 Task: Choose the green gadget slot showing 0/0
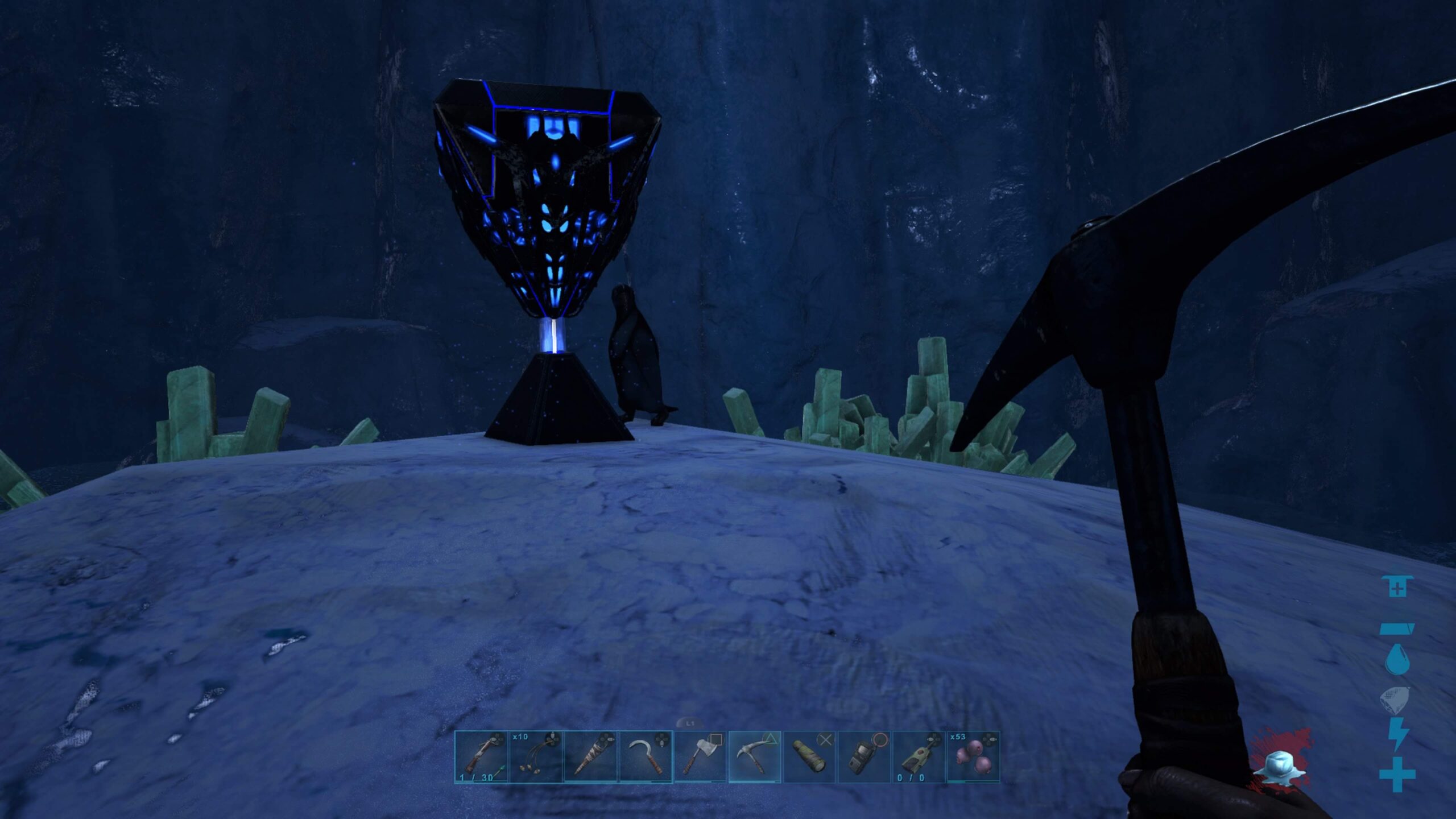[x=919, y=757]
